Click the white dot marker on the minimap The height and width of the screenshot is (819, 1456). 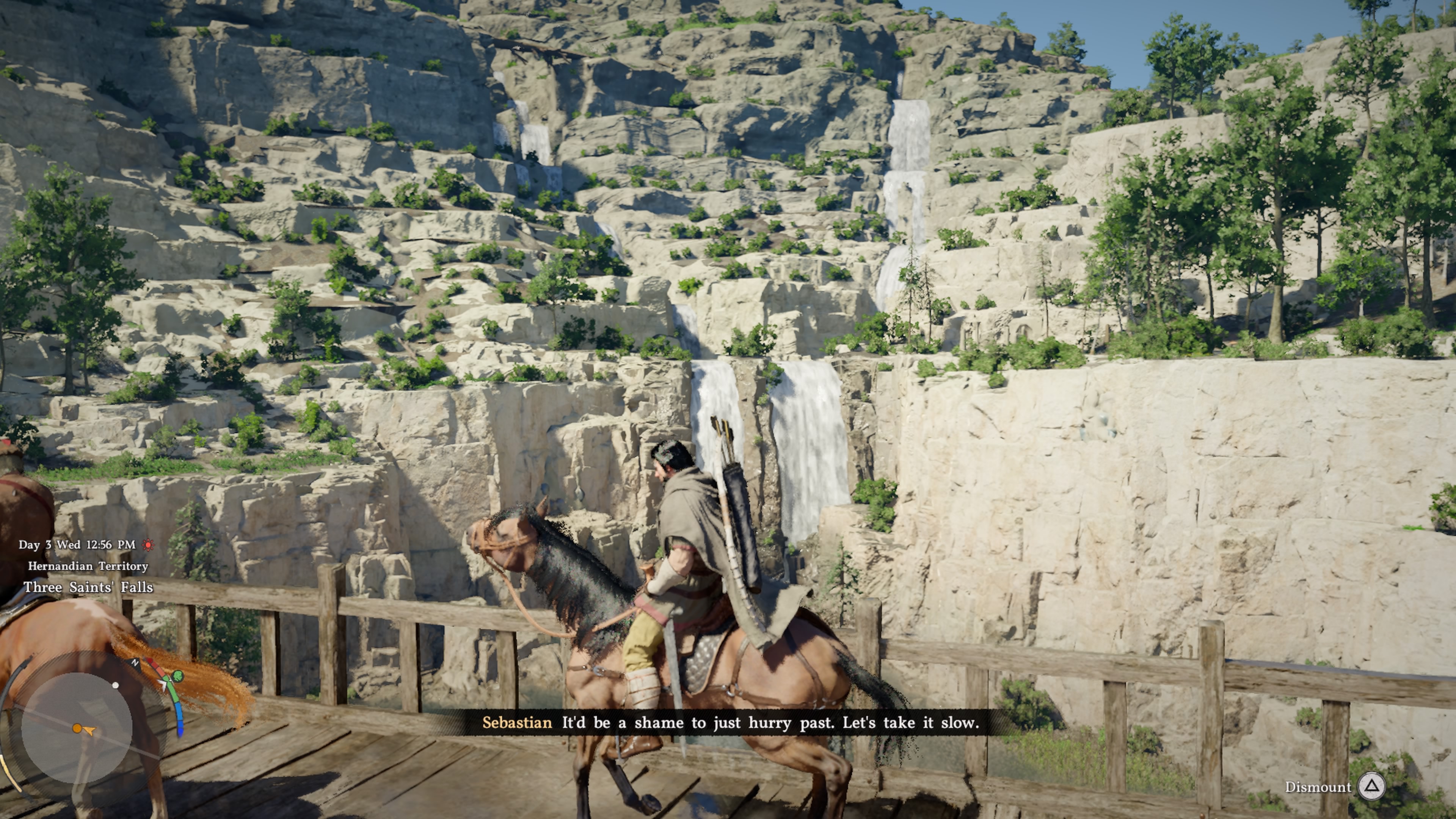115,685
